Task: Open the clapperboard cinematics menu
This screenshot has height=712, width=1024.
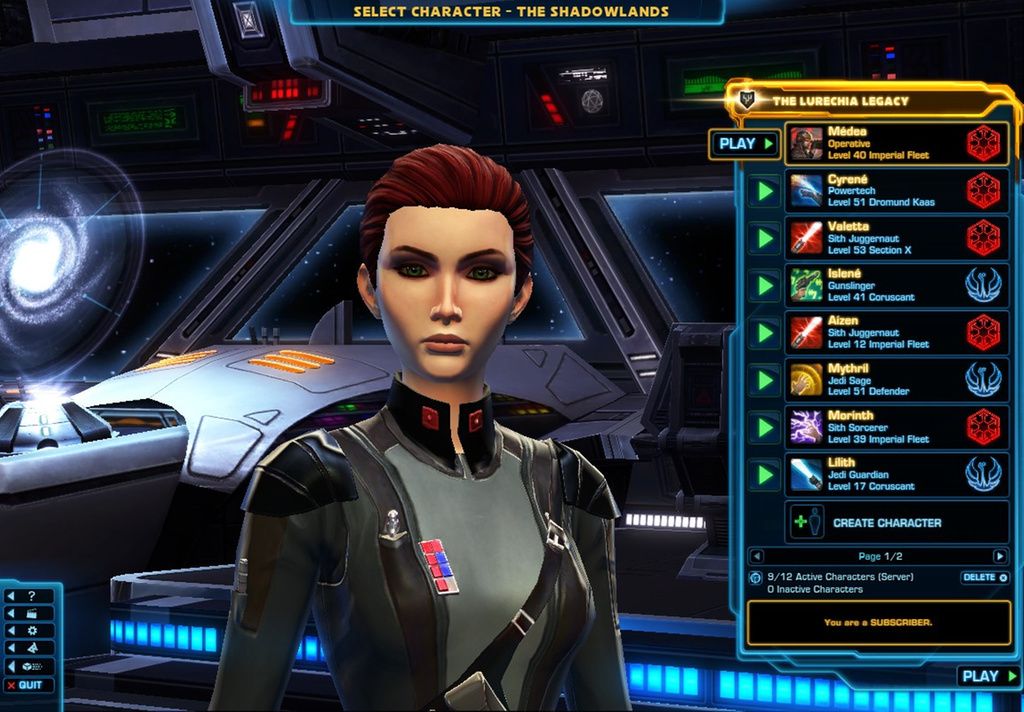Action: [x=32, y=613]
